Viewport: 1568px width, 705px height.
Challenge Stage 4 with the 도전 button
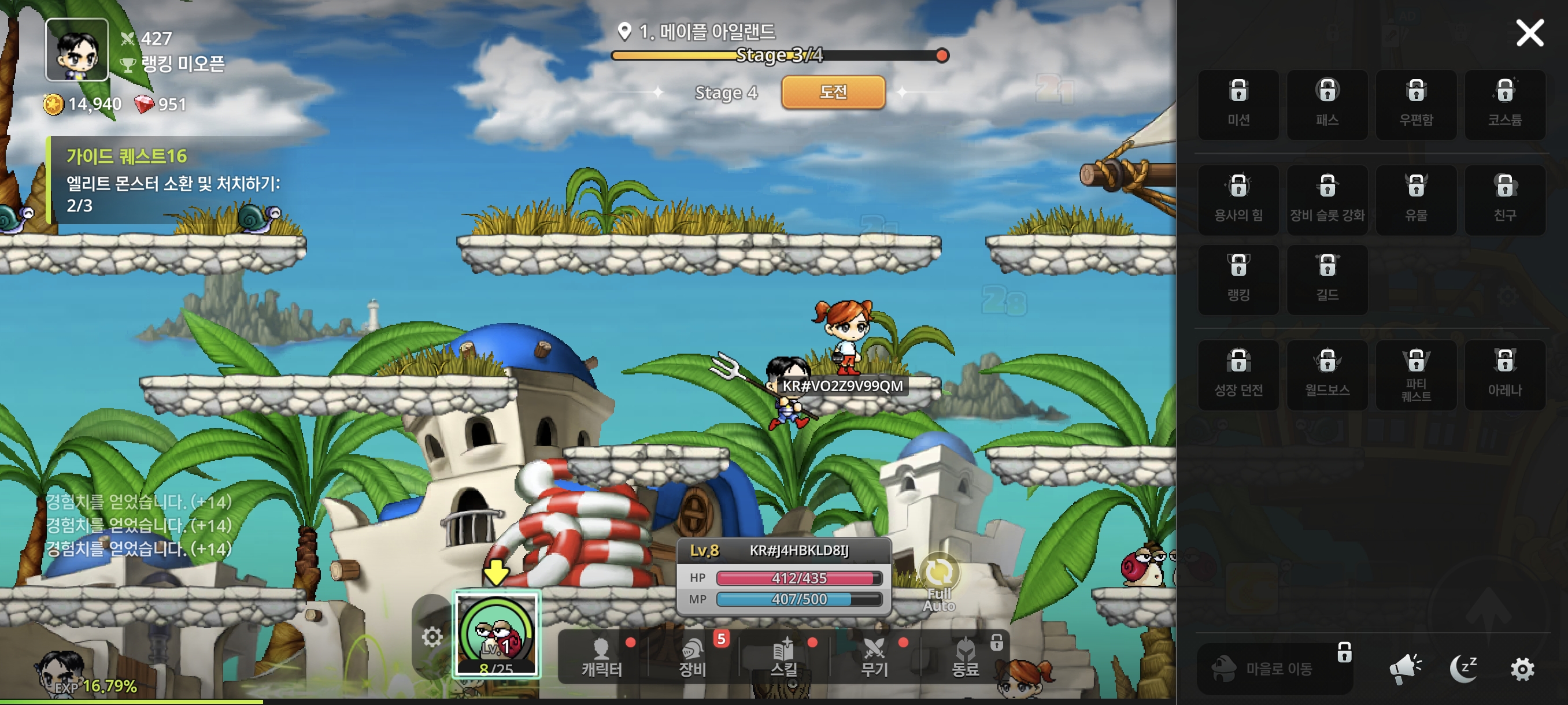coord(833,92)
